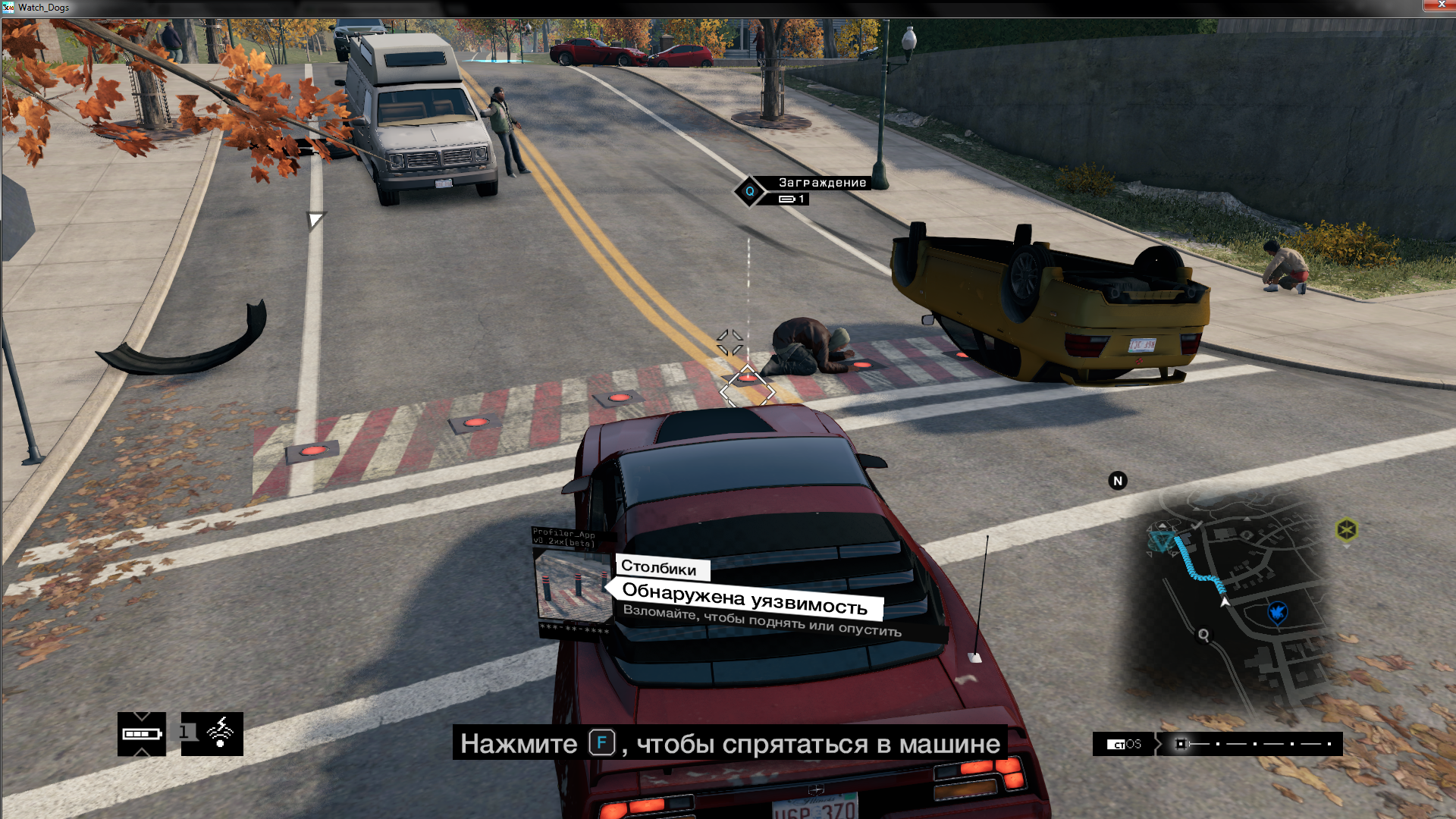Image resolution: width=1456 pixels, height=819 pixels.
Task: Select the blue waypoint marker on the minimap
Action: coord(1278,611)
